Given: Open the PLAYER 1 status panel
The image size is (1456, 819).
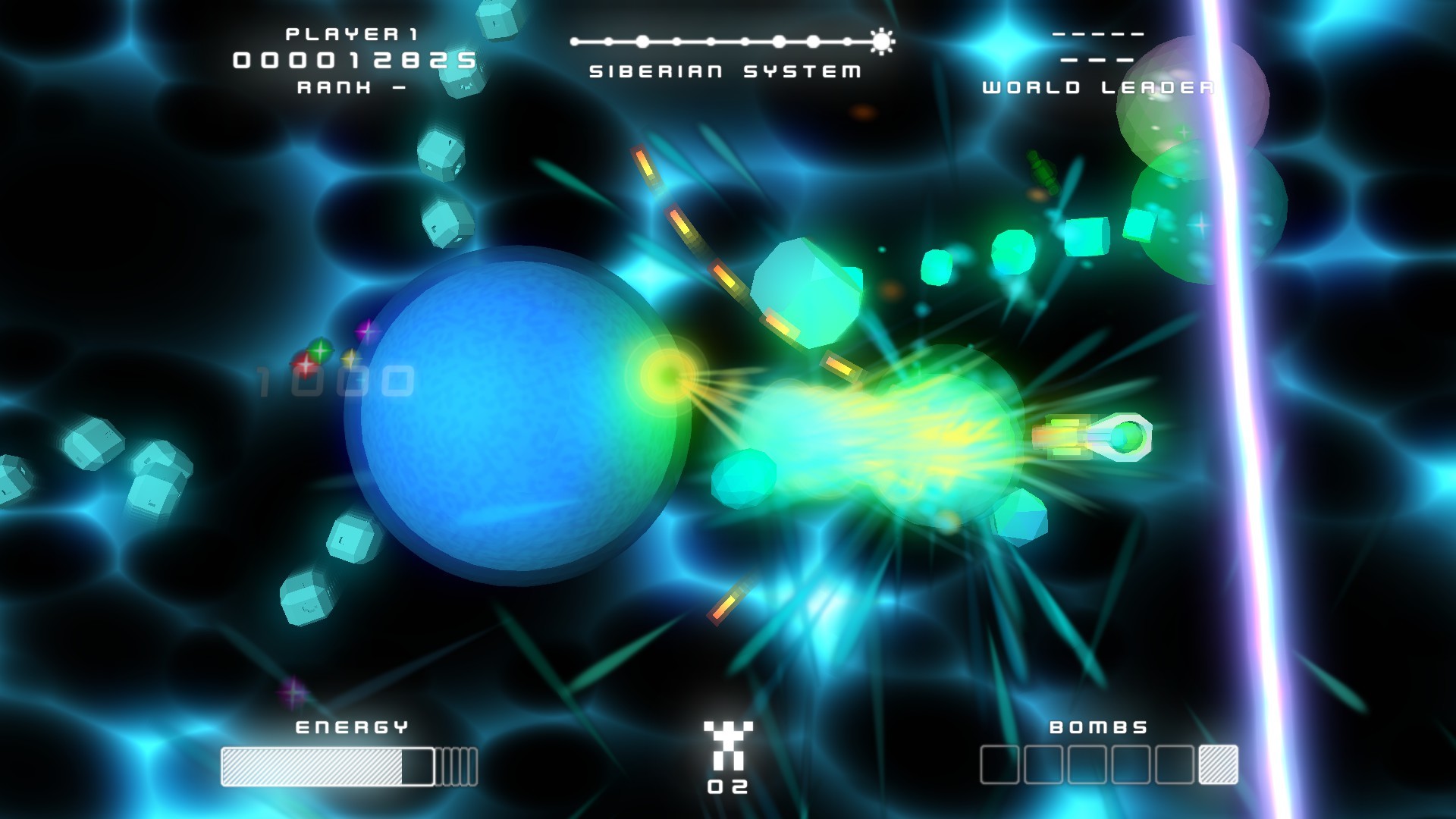Looking at the screenshot, I should [353, 33].
